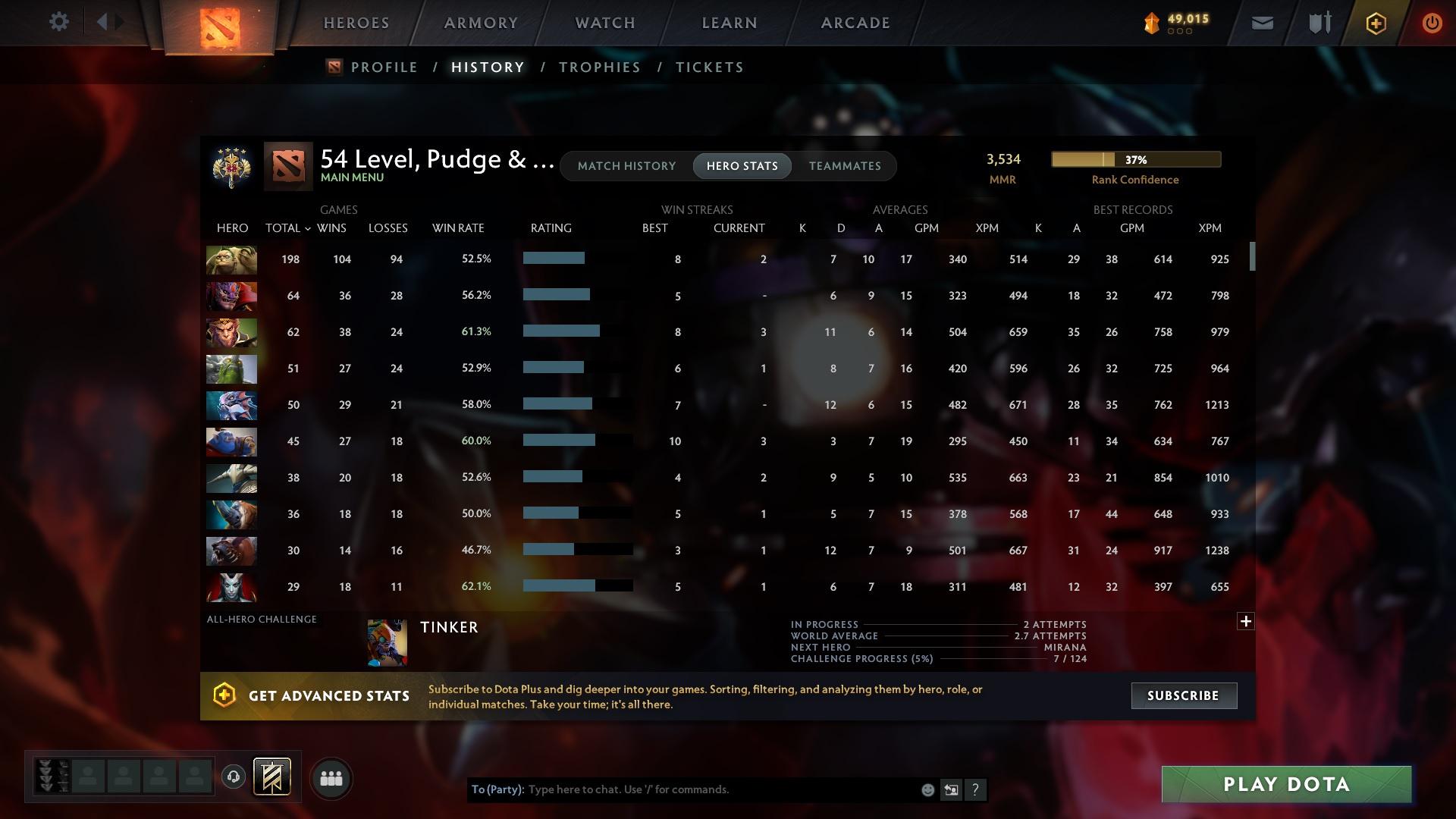
Task: Click the emoticon icon in chat bar
Action: [x=927, y=789]
